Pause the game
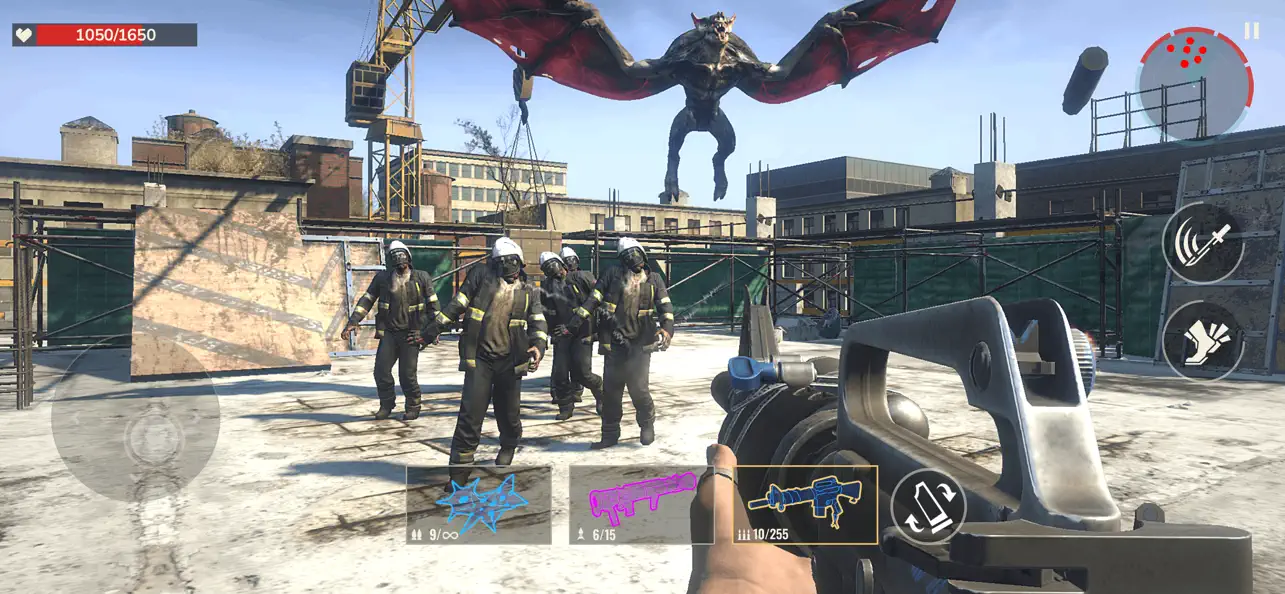This screenshot has height=594, width=1285. (x=1251, y=31)
